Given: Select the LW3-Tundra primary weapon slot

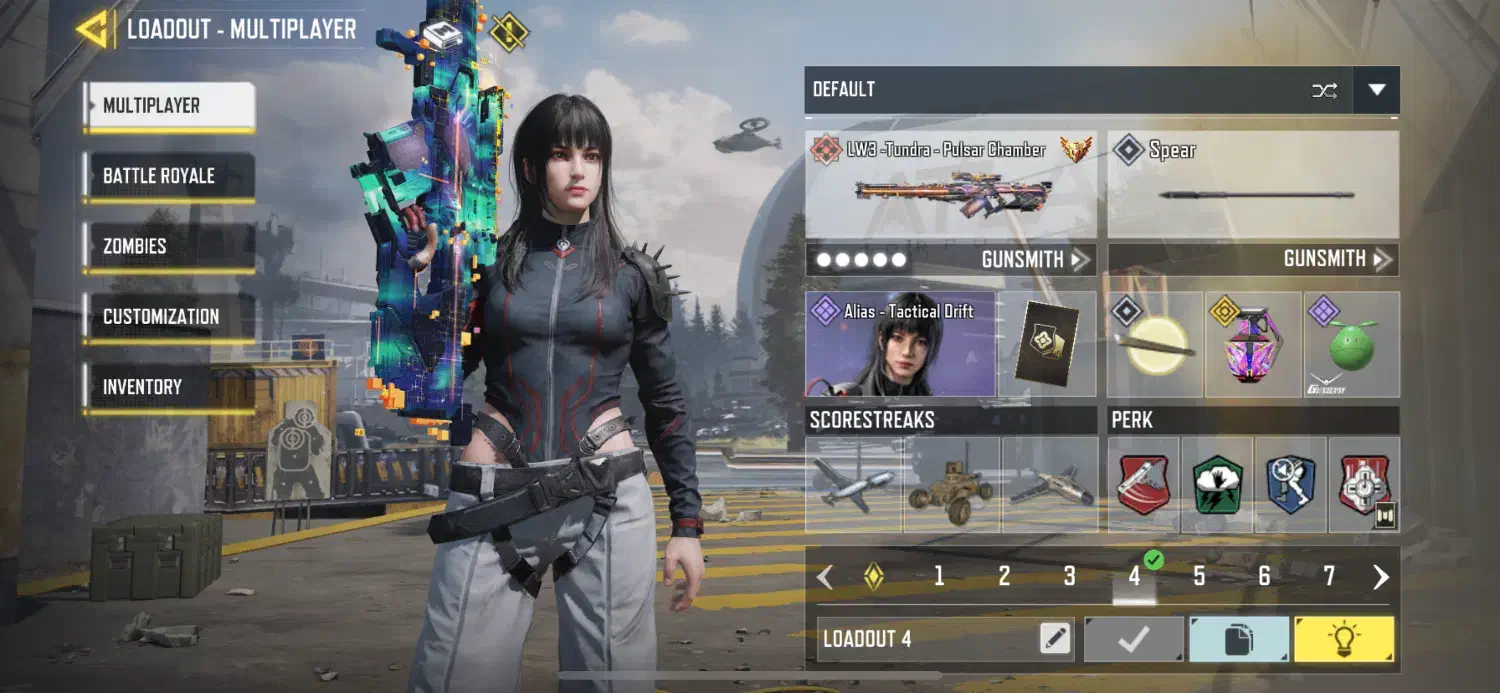Looking at the screenshot, I should 951,185.
